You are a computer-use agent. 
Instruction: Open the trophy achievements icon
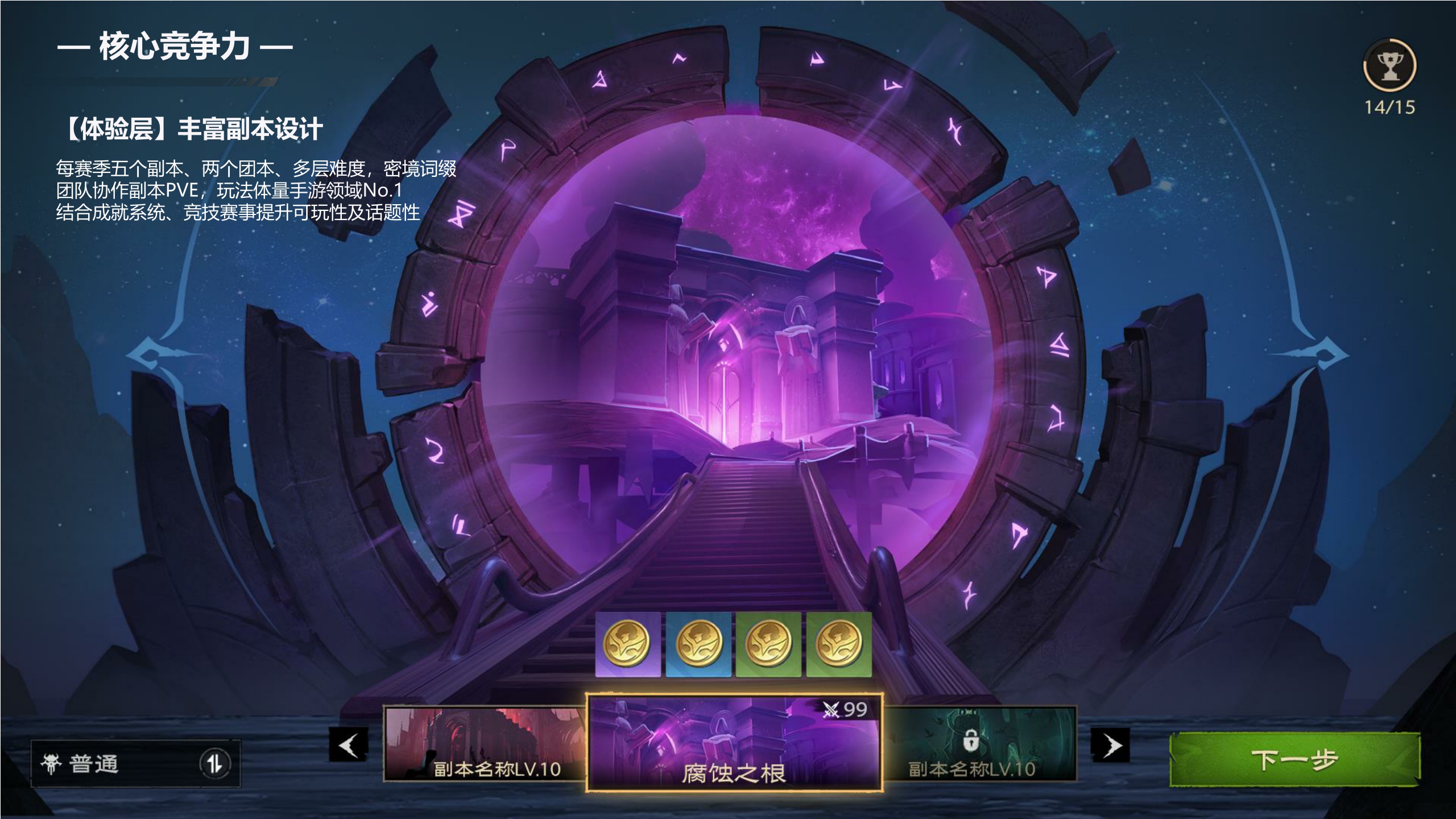click(1389, 66)
